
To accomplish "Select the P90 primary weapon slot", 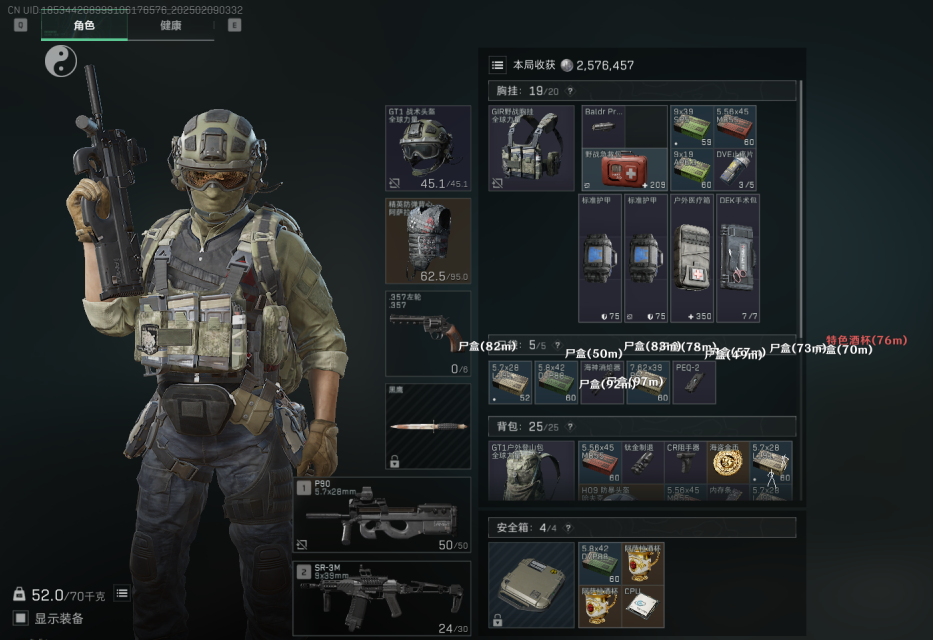I will click(x=383, y=514).
